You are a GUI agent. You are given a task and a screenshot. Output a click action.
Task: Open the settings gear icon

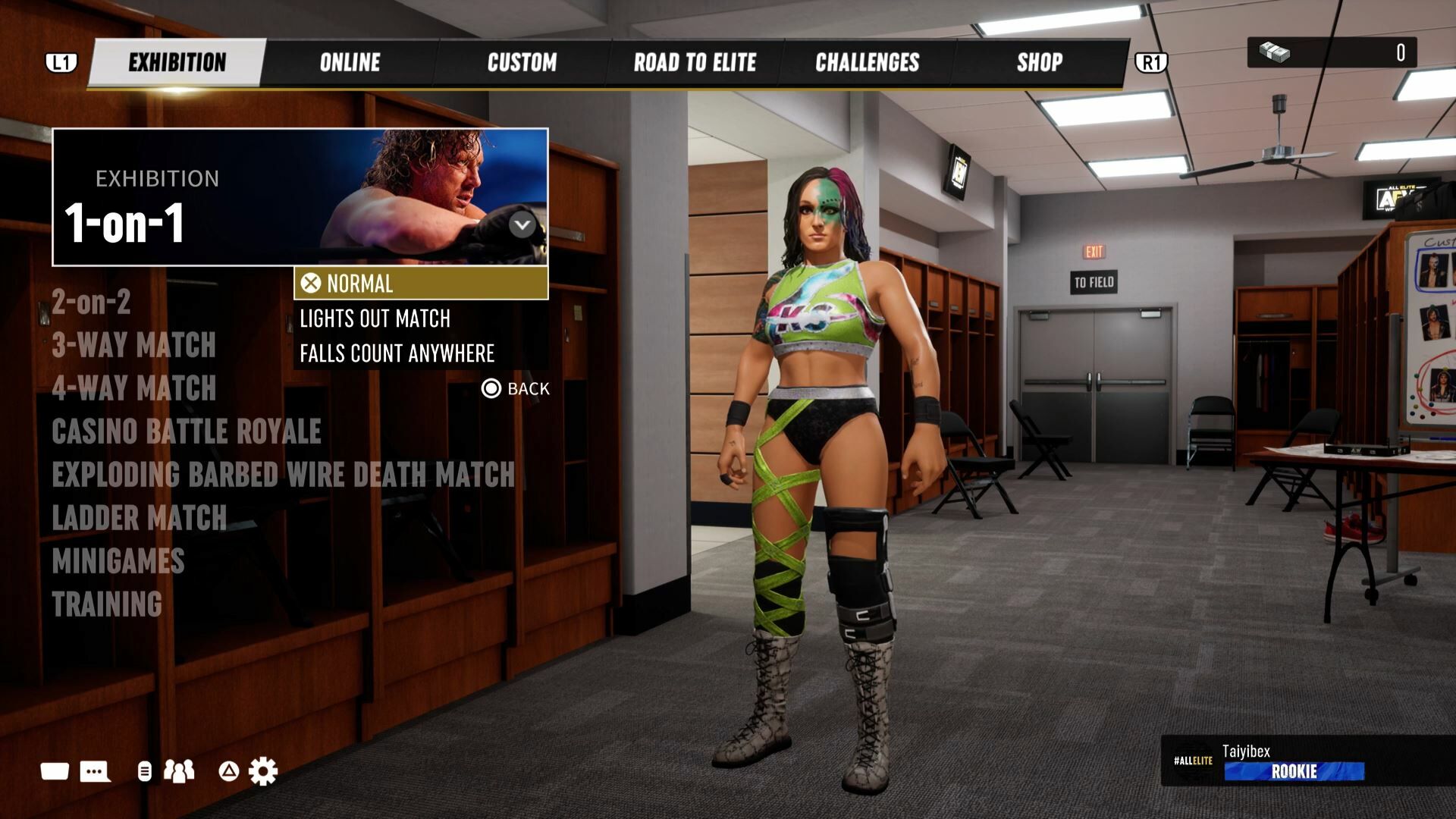pos(263,771)
